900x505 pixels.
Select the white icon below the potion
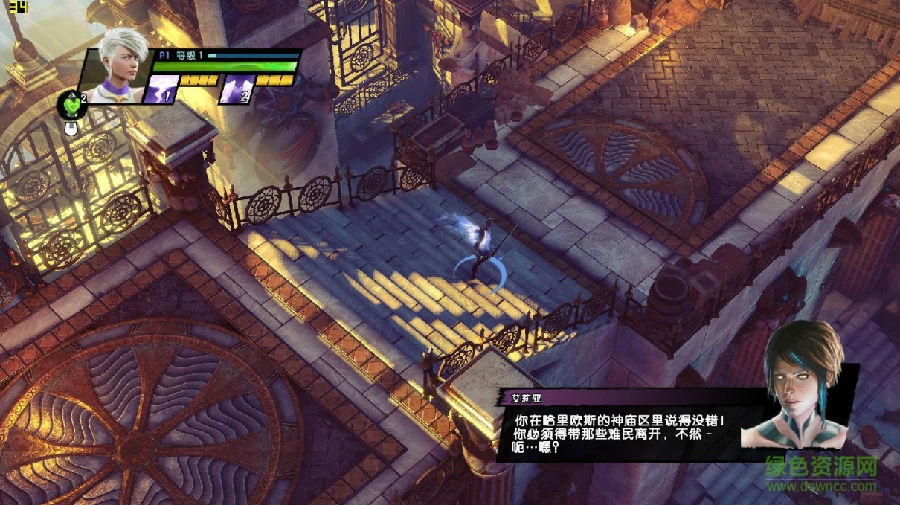[x=72, y=126]
